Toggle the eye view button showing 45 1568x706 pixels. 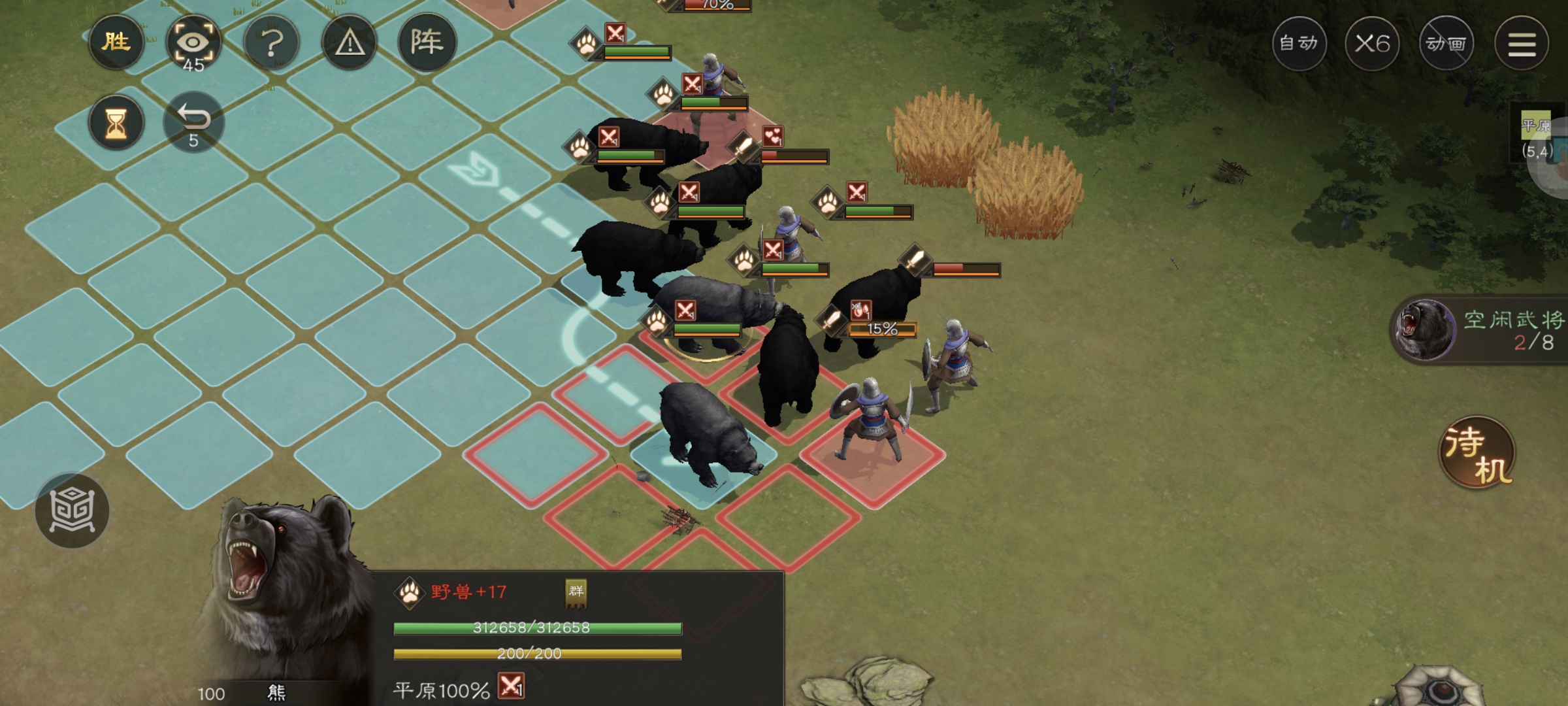(193, 44)
